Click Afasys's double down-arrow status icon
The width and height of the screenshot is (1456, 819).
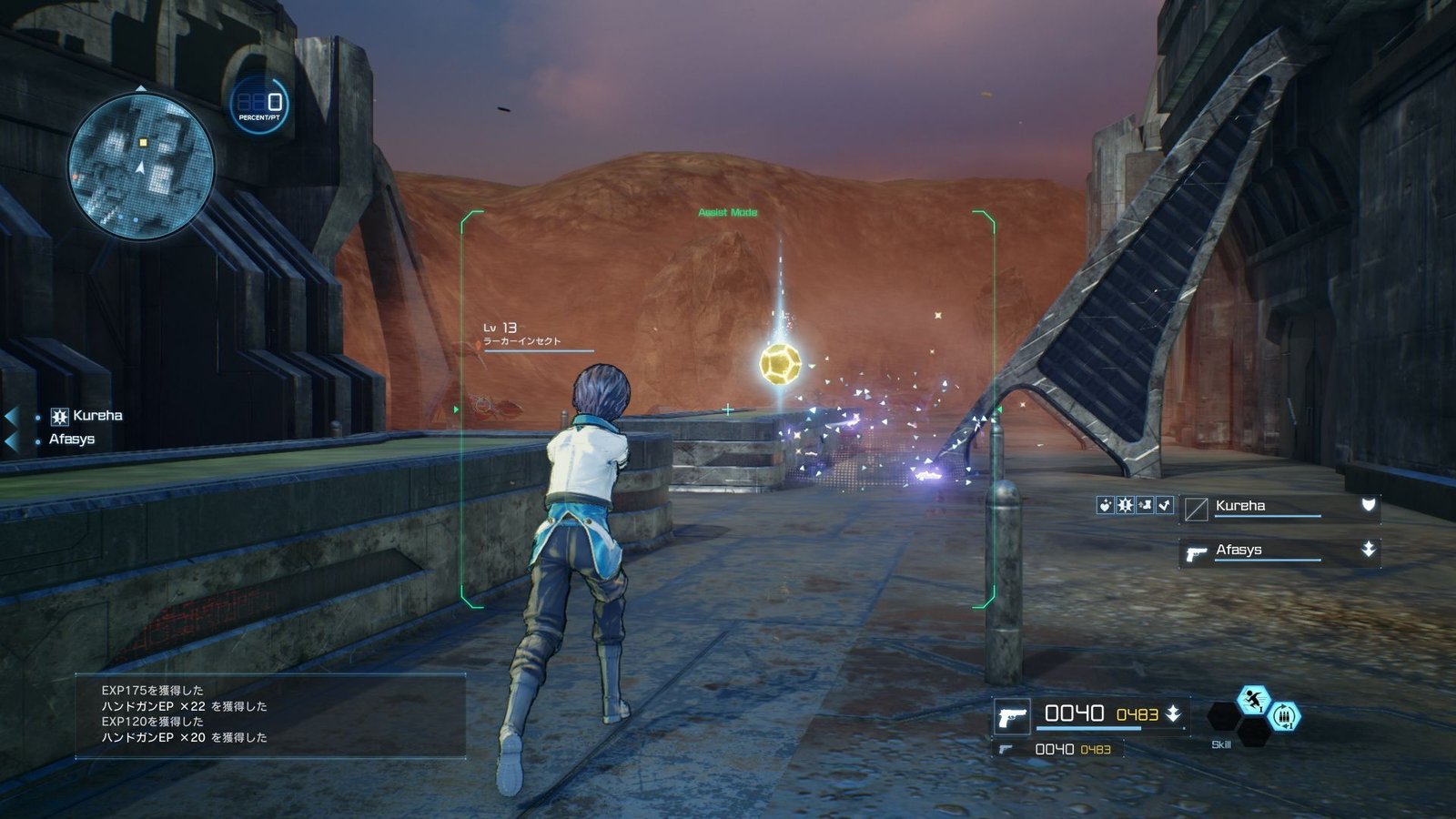point(1368,550)
